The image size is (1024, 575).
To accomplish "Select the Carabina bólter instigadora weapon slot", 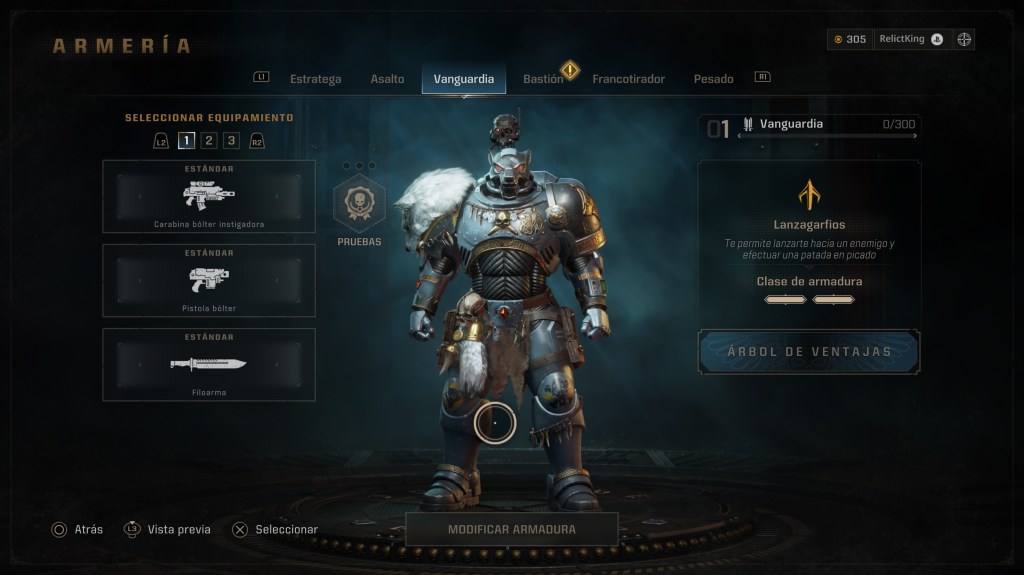I will [x=209, y=196].
